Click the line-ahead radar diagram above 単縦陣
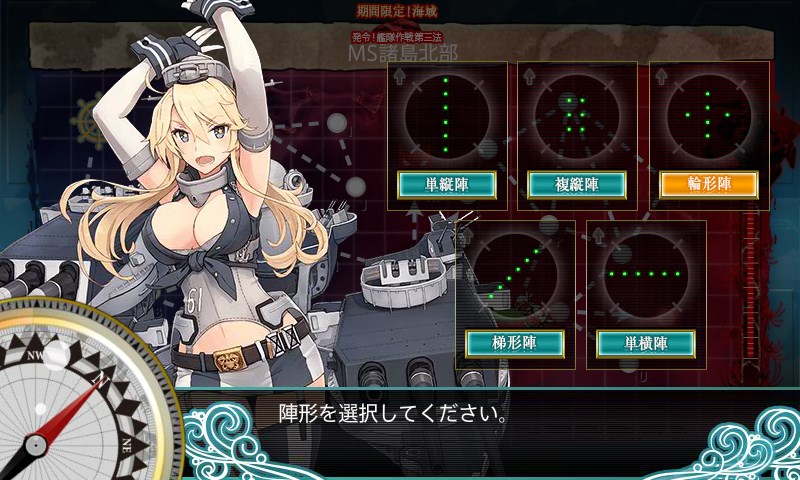This screenshot has width=800, height=480. [x=446, y=115]
